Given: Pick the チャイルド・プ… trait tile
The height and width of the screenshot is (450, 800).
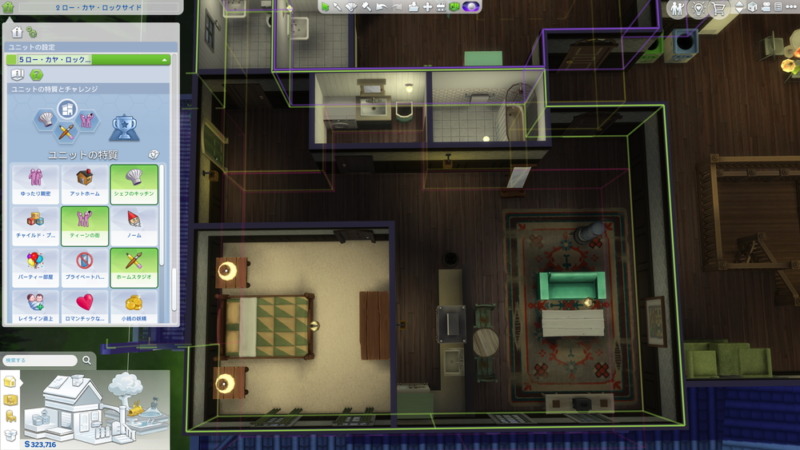Looking at the screenshot, I should pos(36,225).
